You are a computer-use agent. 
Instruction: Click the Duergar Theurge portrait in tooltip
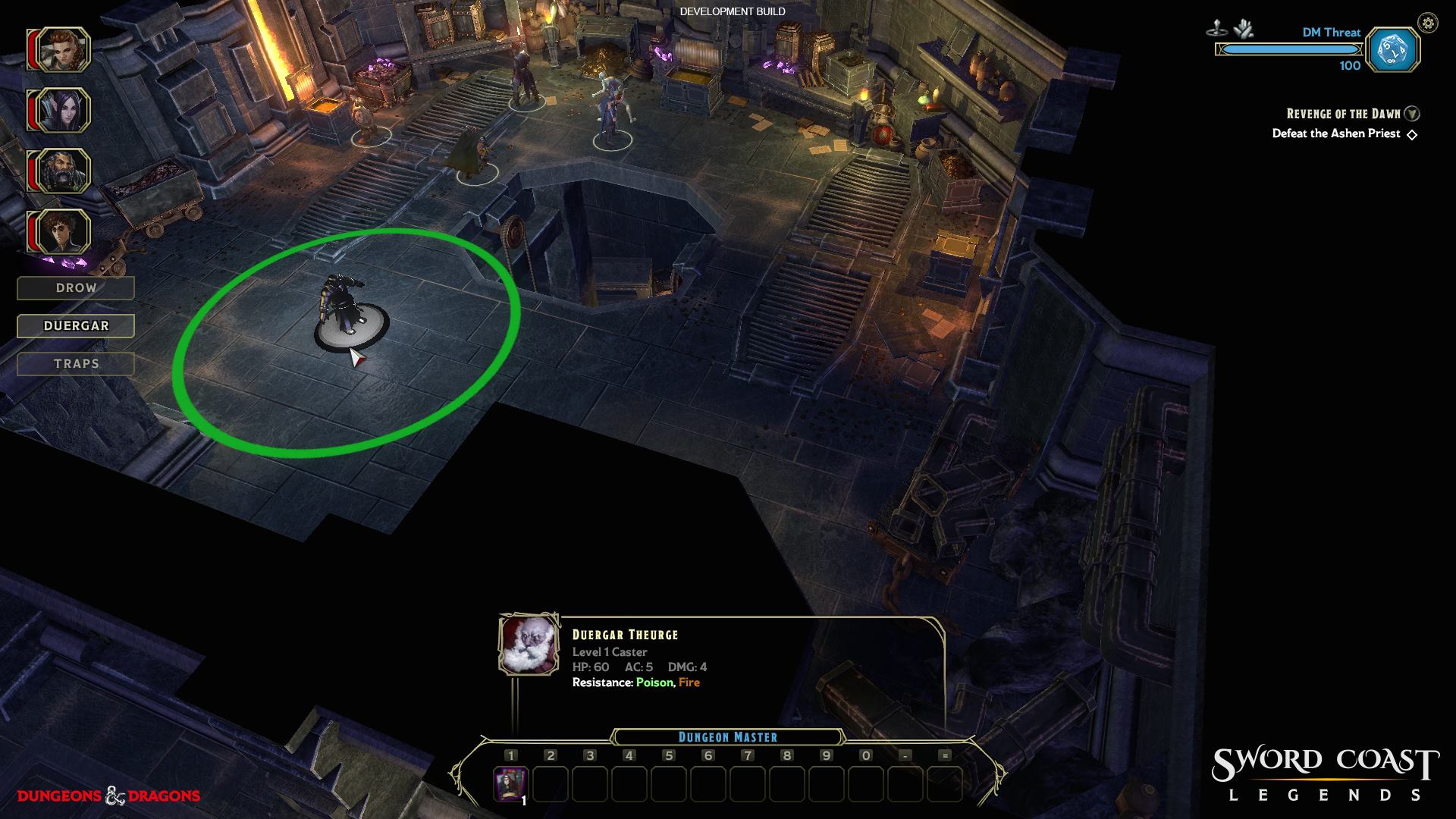pos(529,645)
